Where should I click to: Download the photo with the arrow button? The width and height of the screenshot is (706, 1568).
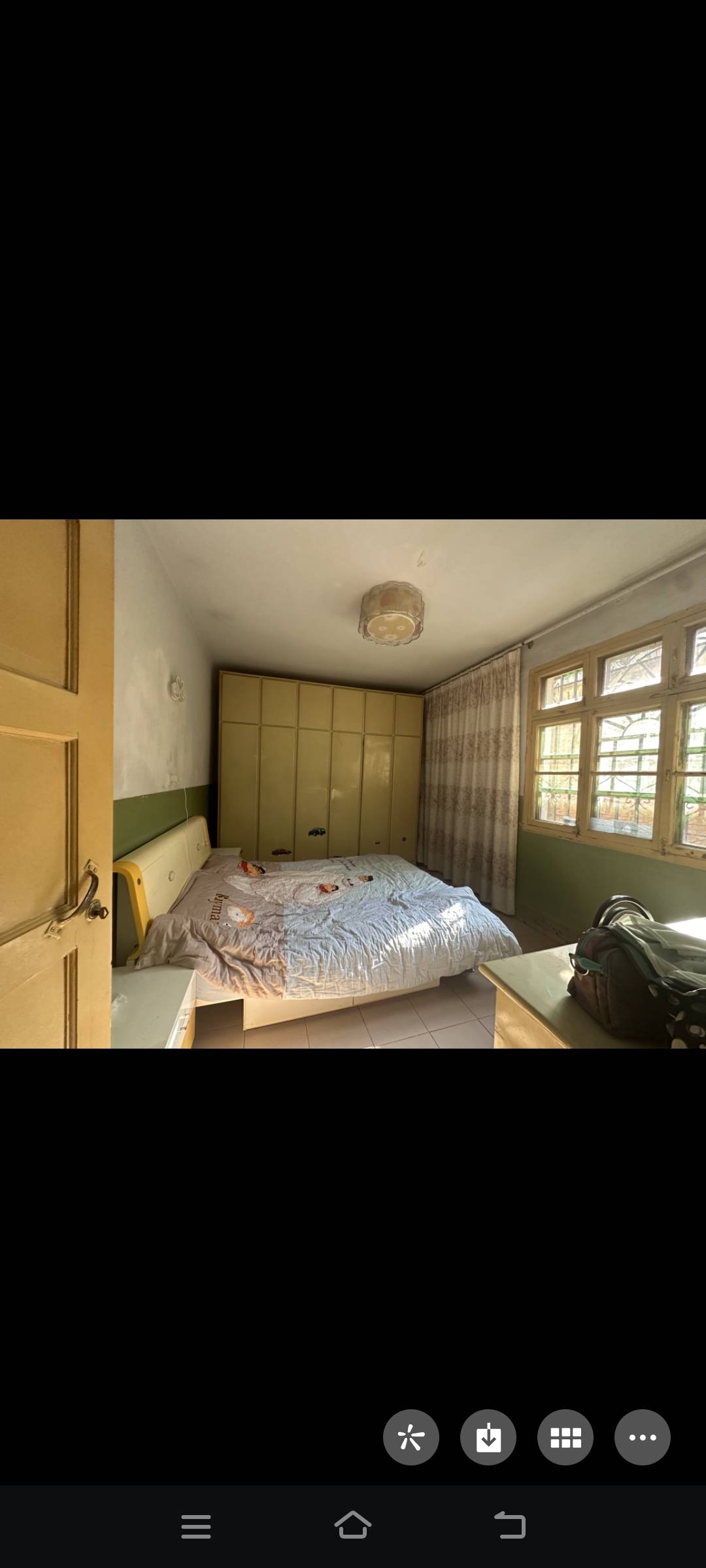tap(488, 1437)
